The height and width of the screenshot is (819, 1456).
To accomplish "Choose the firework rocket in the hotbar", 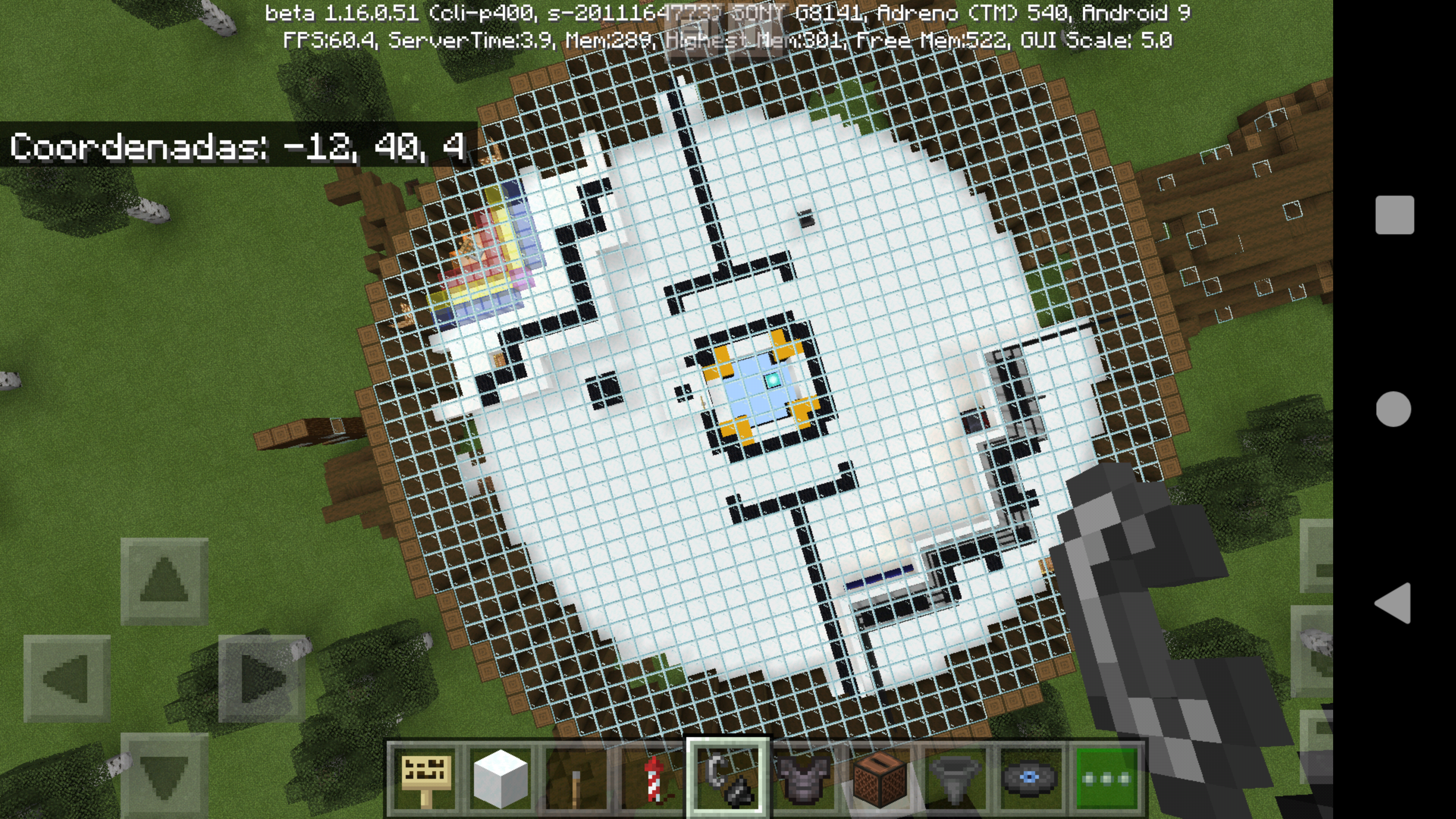I will [x=651, y=779].
